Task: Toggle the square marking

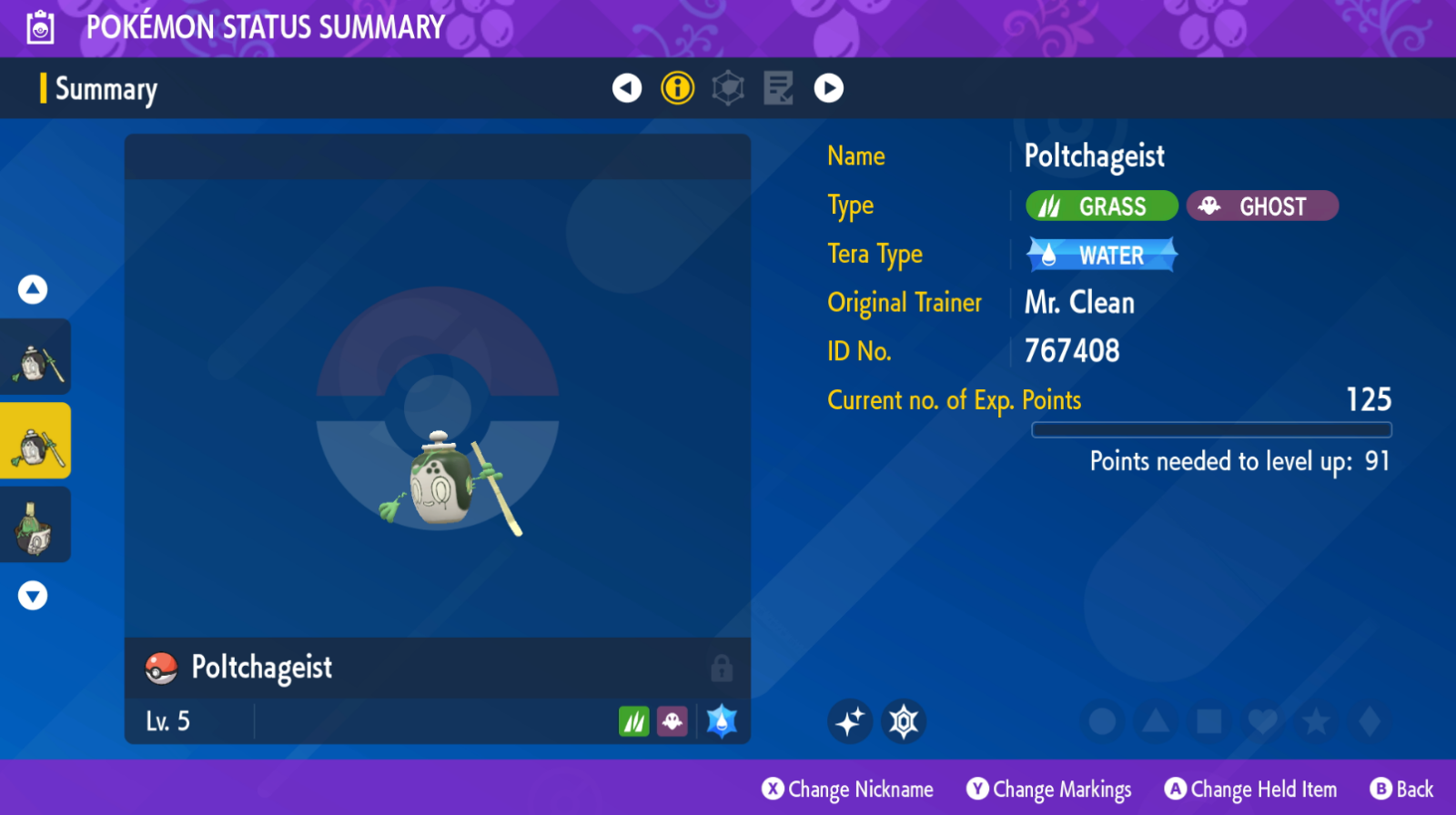Action: click(1209, 722)
